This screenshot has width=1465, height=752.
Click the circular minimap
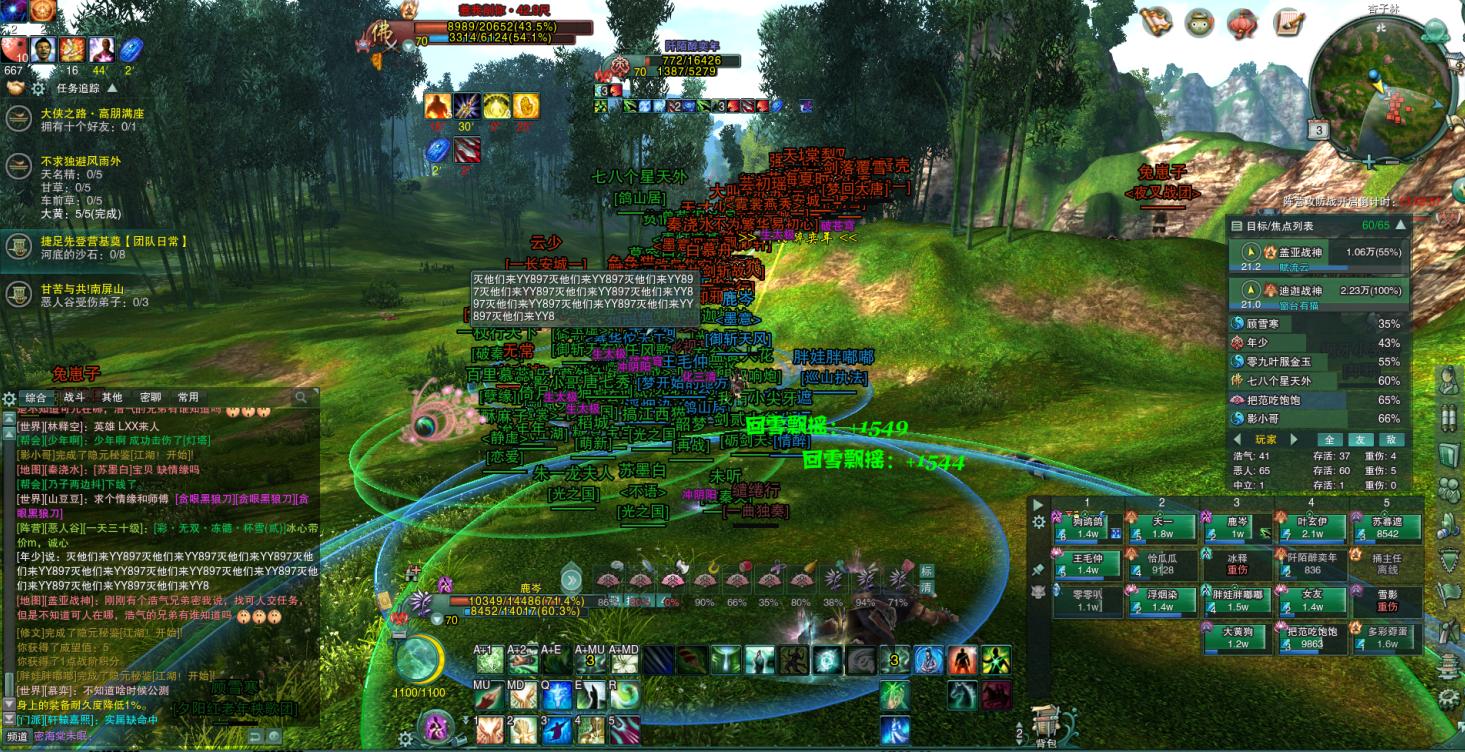coord(1380,88)
